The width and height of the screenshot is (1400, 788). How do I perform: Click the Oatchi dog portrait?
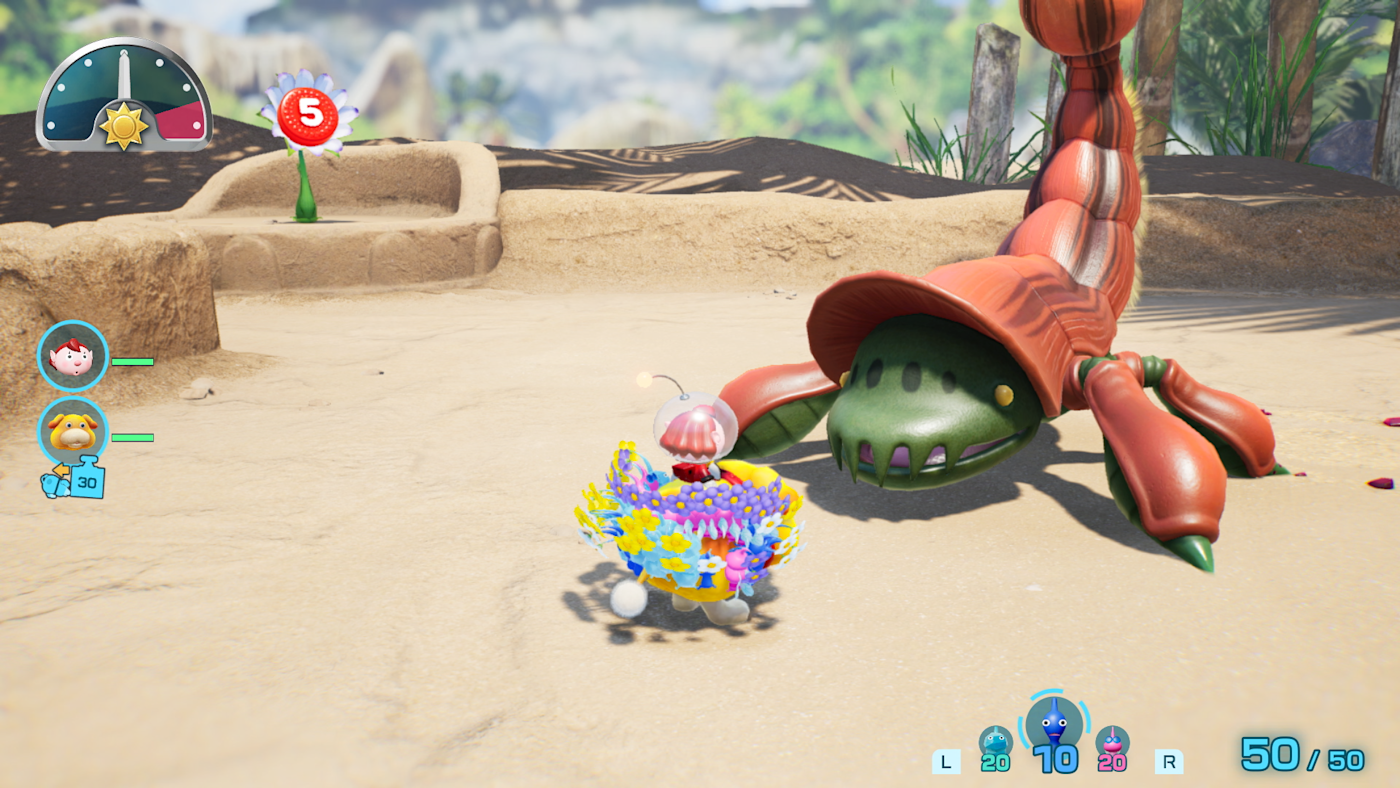click(x=72, y=431)
